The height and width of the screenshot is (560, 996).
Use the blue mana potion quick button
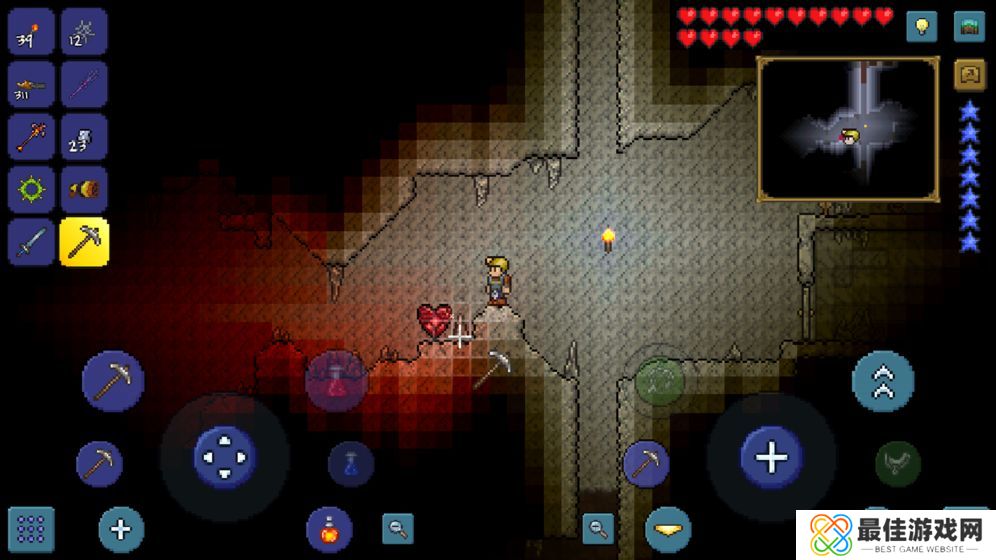[351, 464]
